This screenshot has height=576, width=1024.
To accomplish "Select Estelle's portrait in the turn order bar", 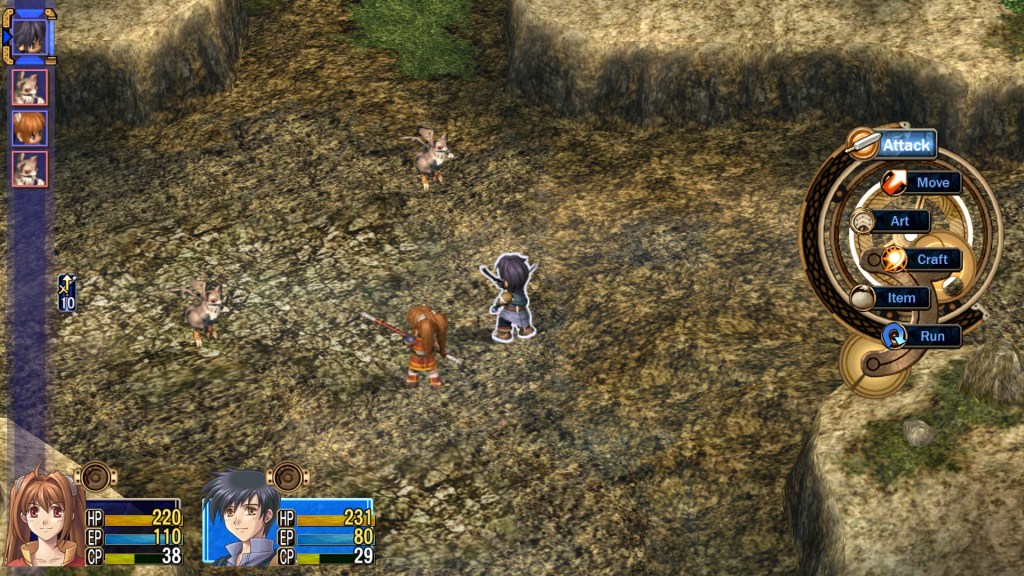I will [x=29, y=128].
